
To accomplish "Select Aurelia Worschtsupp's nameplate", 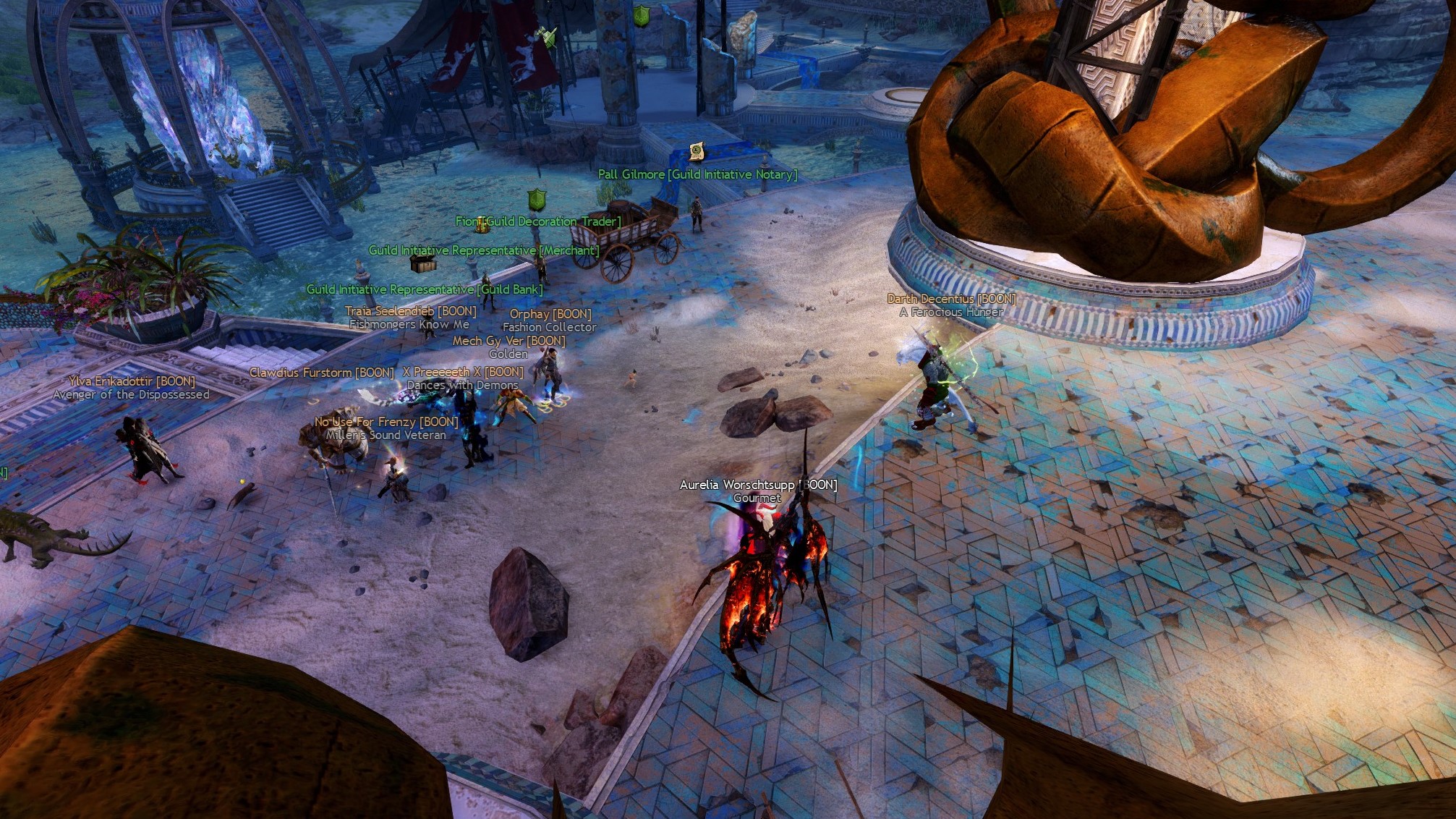I will [758, 485].
